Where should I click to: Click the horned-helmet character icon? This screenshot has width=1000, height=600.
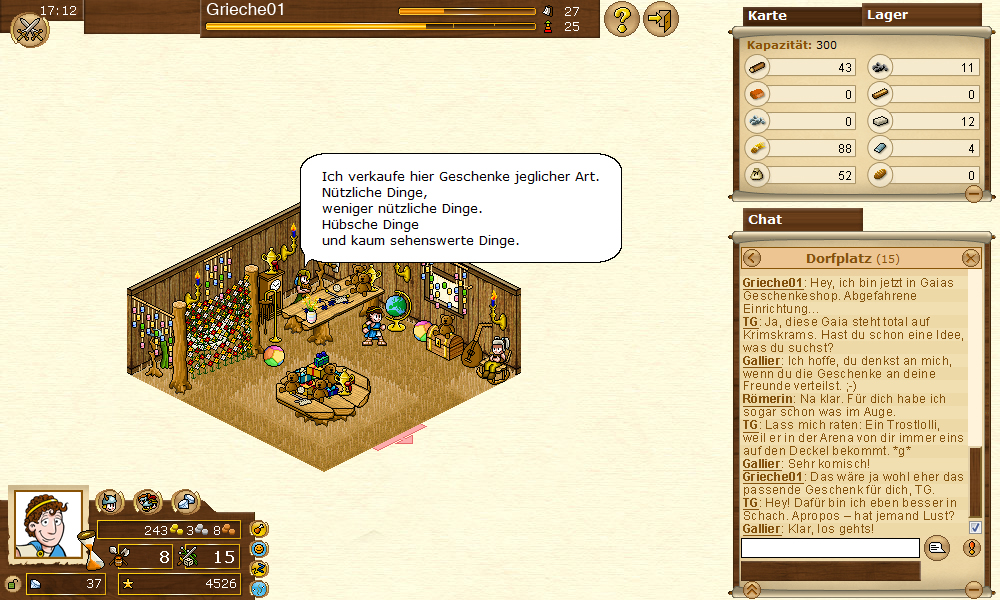pos(109,502)
